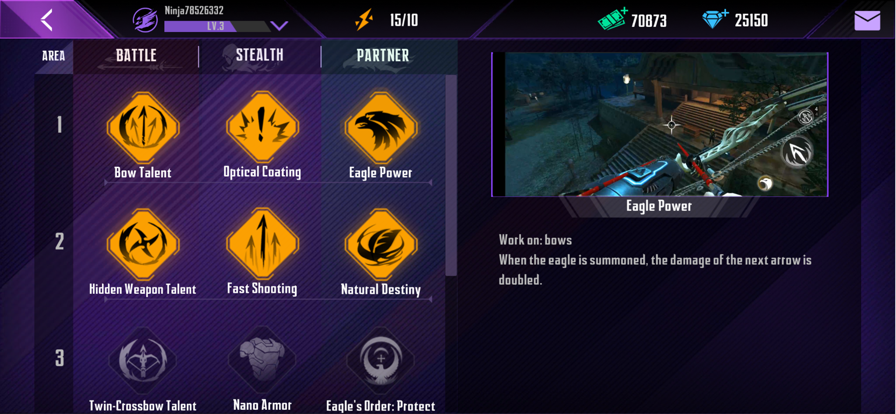Image resolution: width=896 pixels, height=414 pixels.
Task: Select the Natural Destiny skill
Action: (x=381, y=244)
